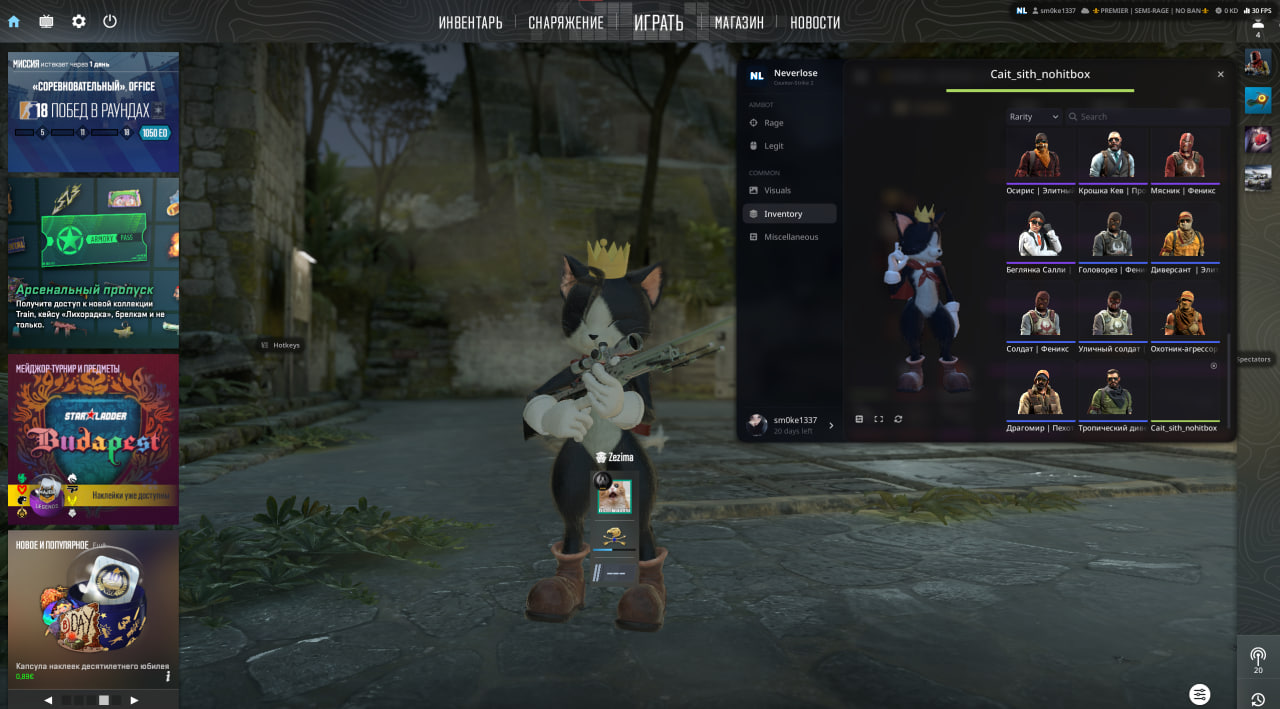This screenshot has width=1280, height=709.
Task: Go to the Играть tab
Action: tap(658, 22)
